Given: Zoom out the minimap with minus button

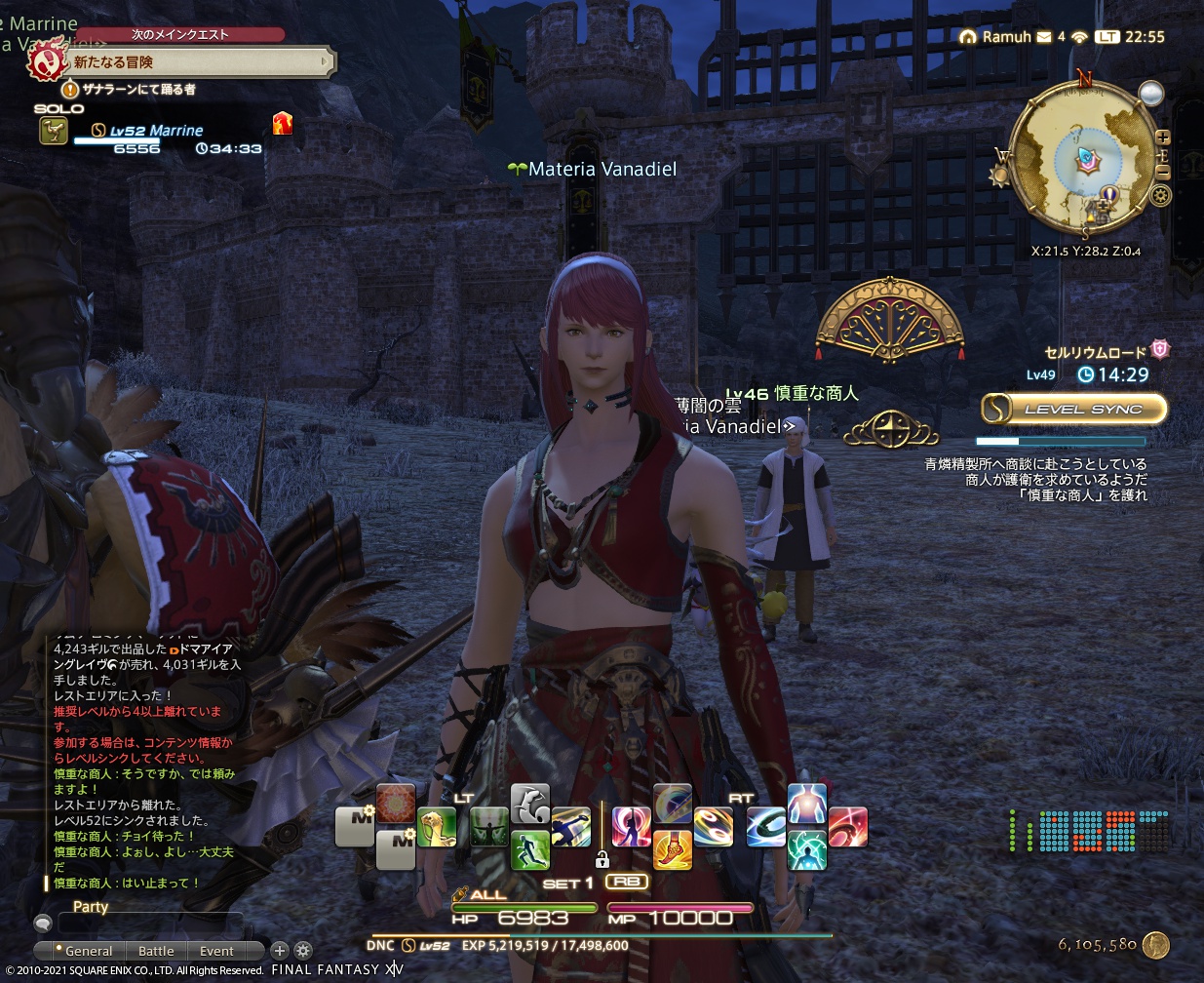Looking at the screenshot, I should (x=1162, y=172).
